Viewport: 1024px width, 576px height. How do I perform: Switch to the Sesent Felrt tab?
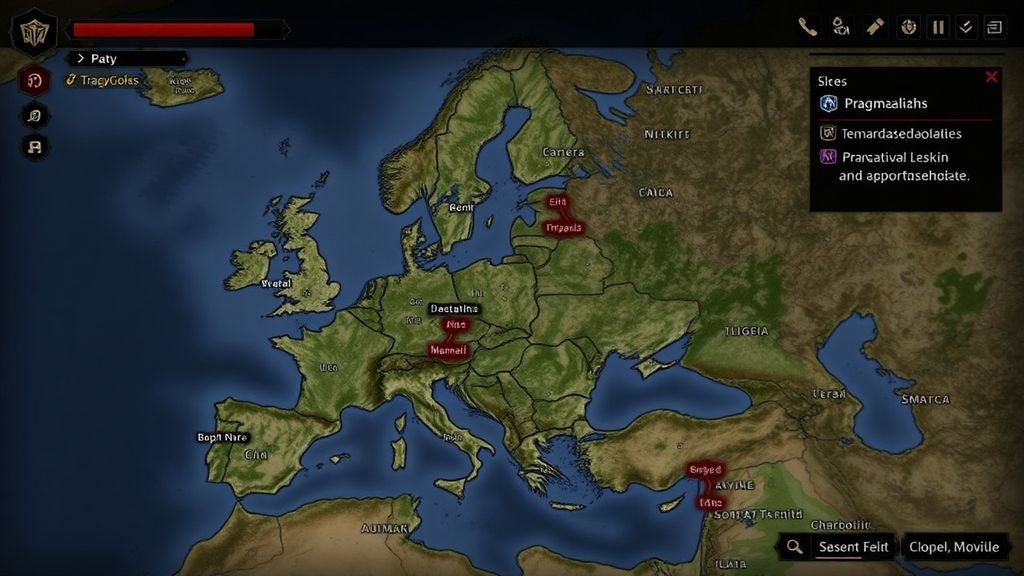853,547
